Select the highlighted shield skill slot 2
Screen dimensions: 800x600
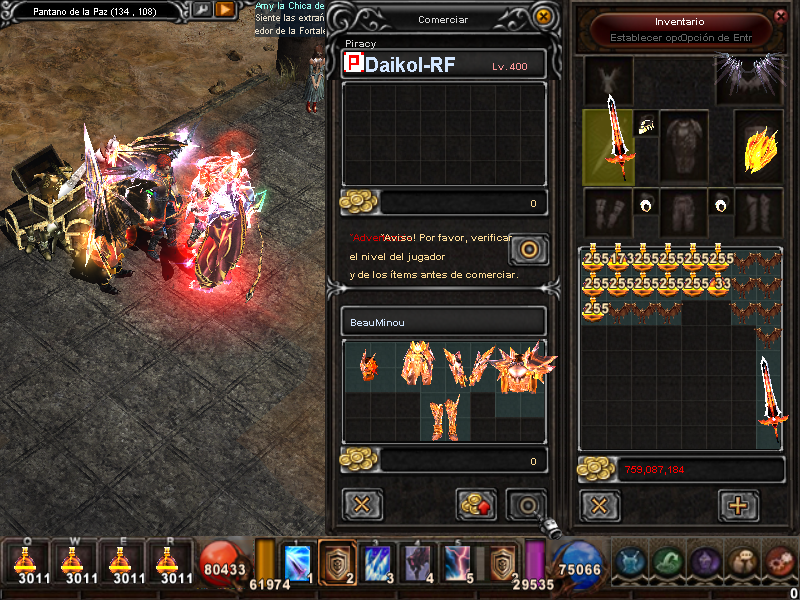[x=339, y=563]
